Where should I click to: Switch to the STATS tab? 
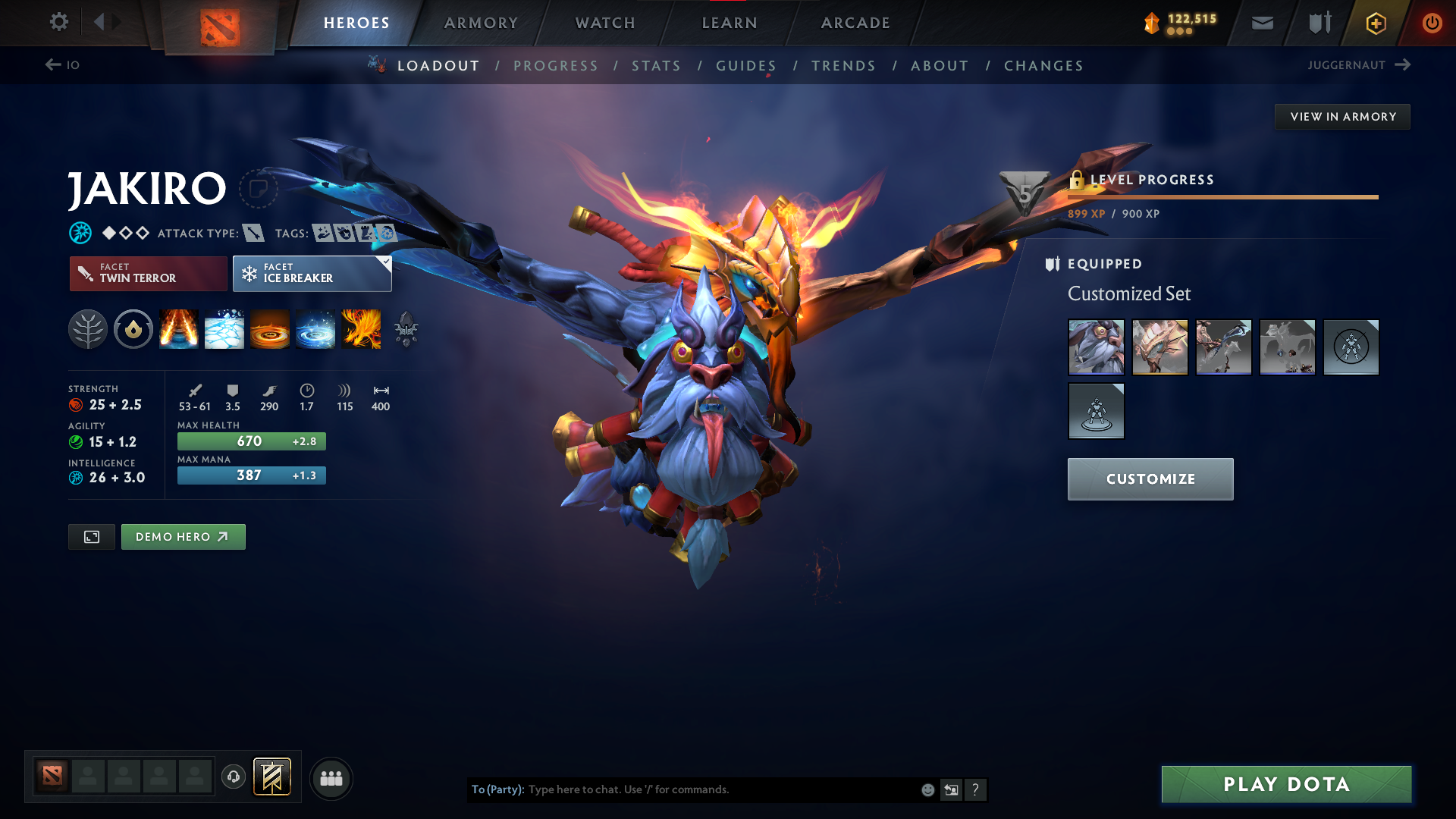656,66
